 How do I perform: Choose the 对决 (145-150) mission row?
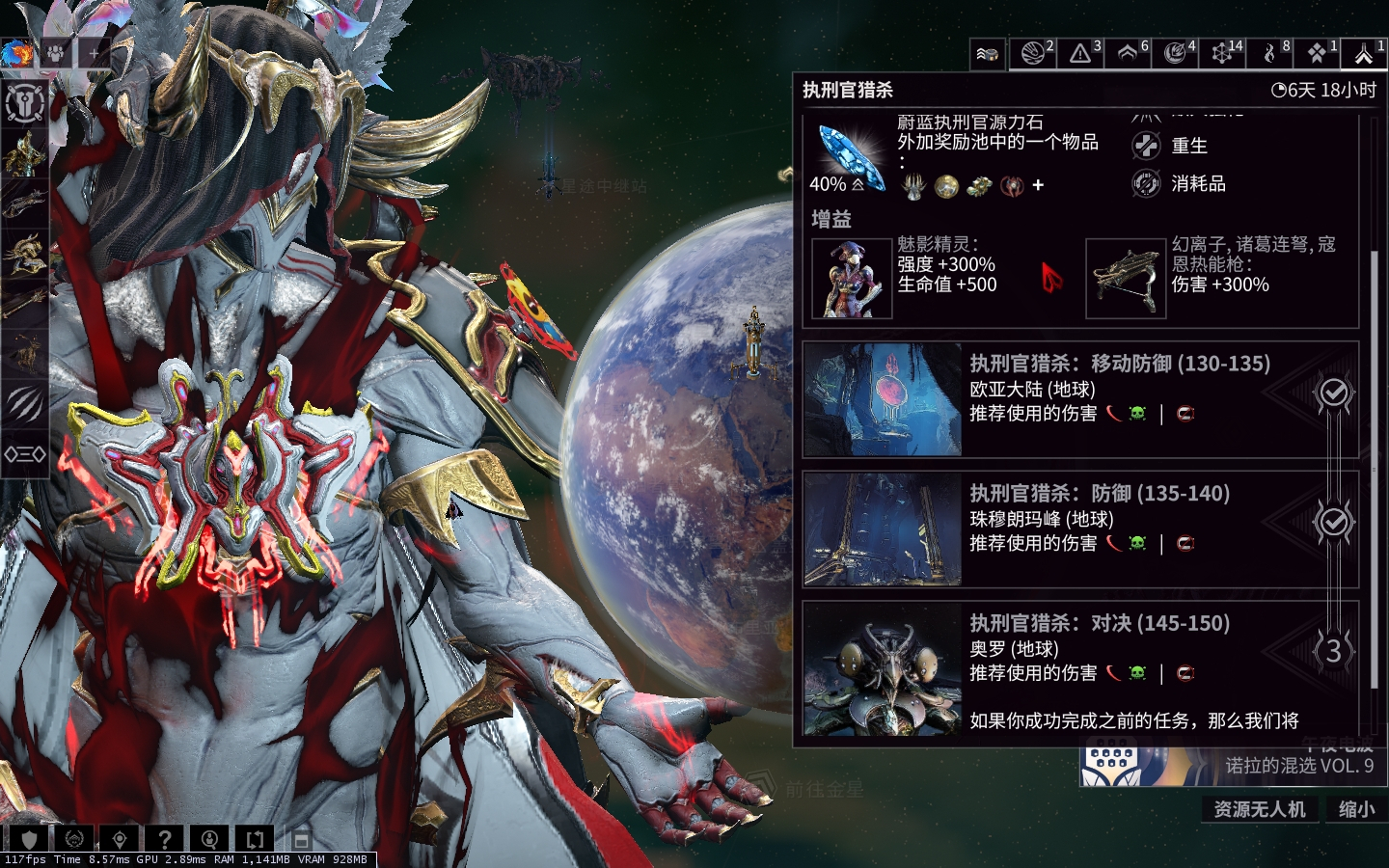(1080, 659)
